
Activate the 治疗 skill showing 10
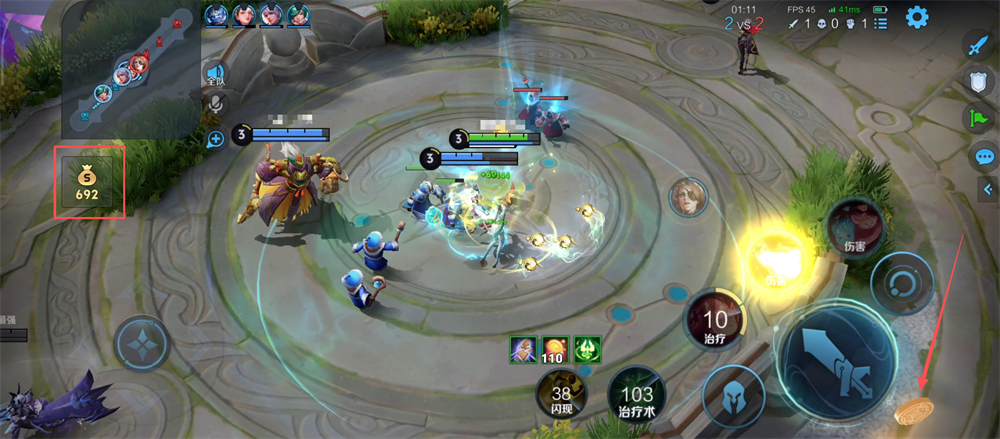(715, 323)
